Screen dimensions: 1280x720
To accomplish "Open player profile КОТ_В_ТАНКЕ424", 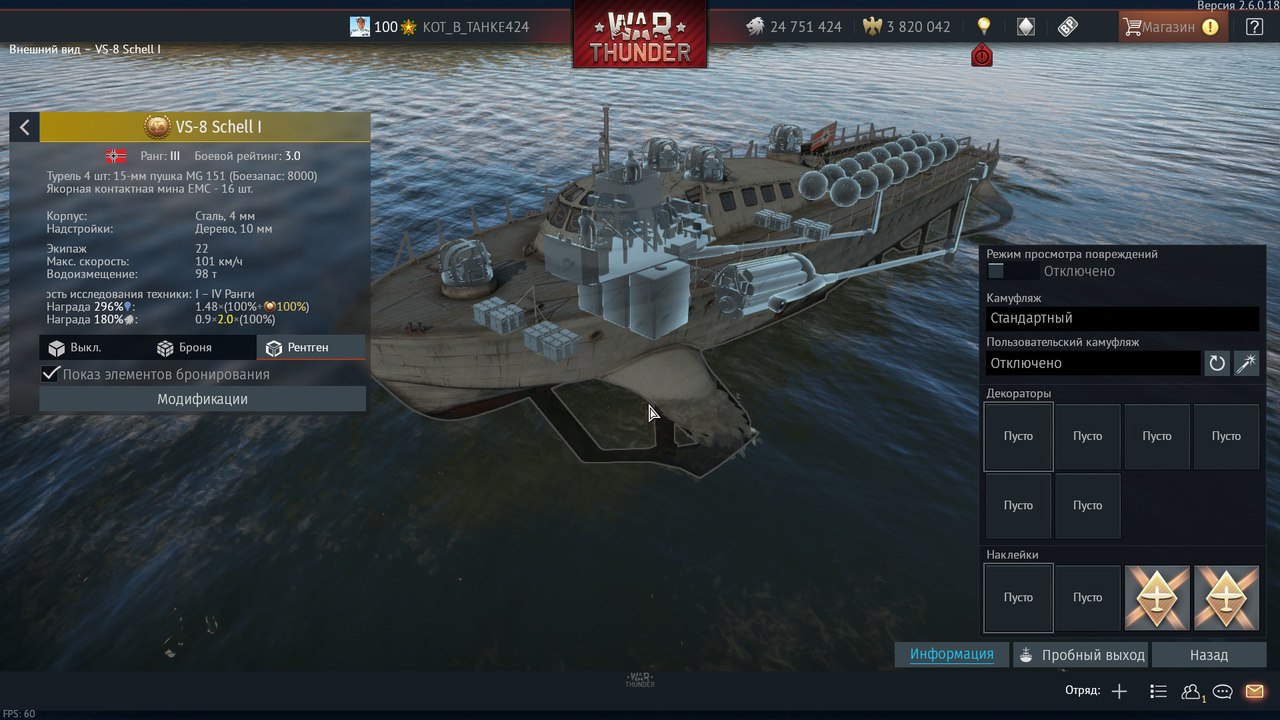I will click(x=475, y=27).
